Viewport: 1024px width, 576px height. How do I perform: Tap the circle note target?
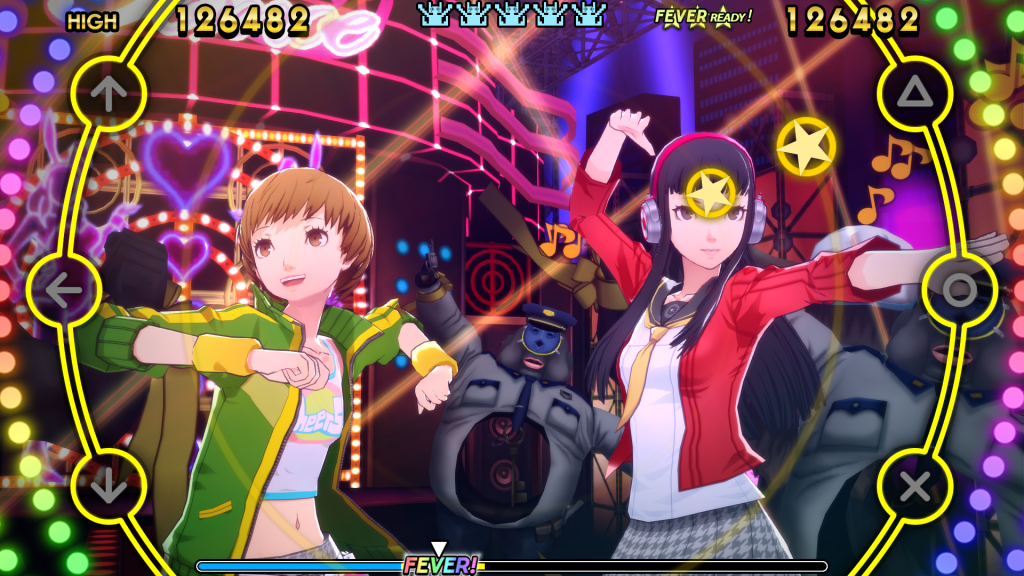coord(959,290)
